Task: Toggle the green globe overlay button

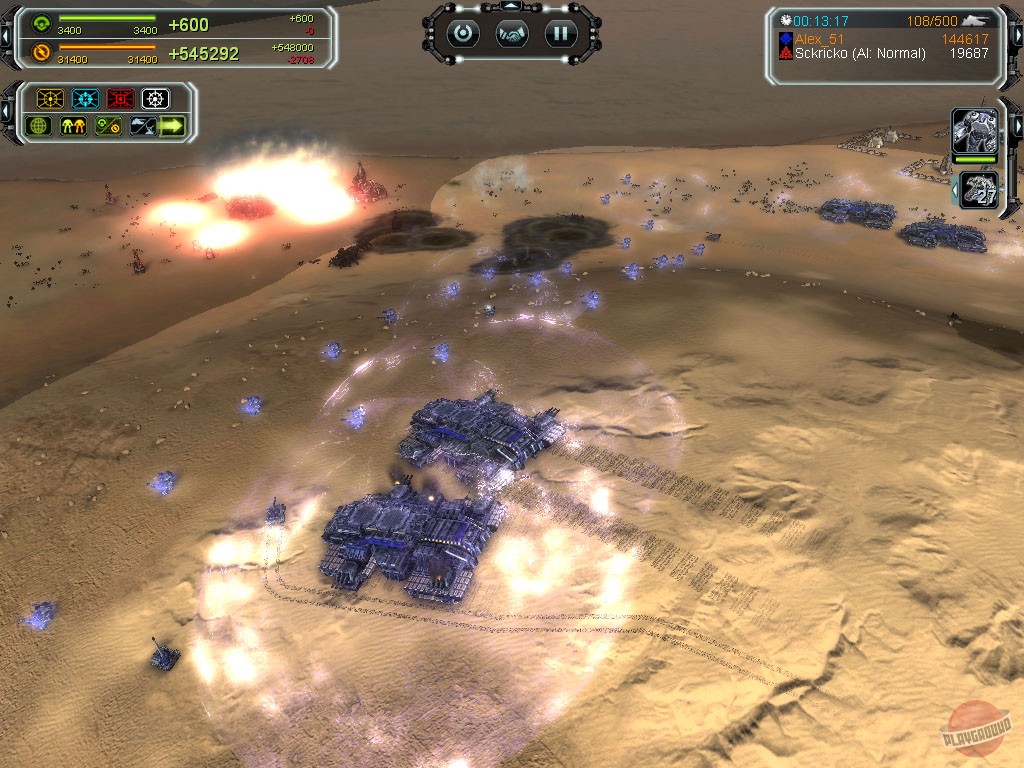Action: [x=40, y=126]
